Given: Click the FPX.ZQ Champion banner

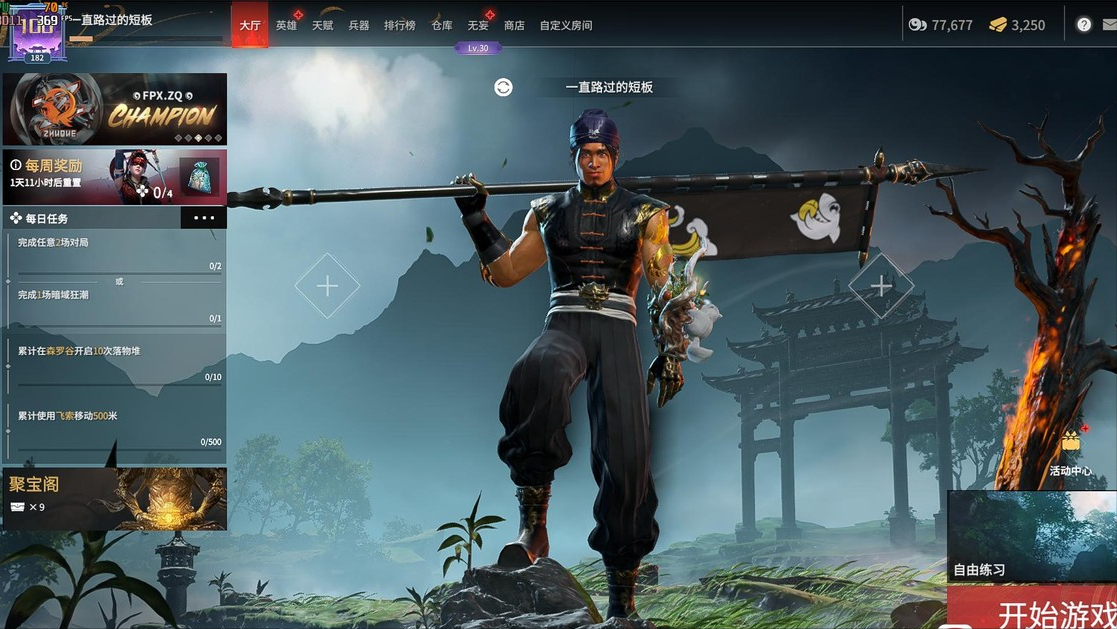Looking at the screenshot, I should tap(114, 109).
